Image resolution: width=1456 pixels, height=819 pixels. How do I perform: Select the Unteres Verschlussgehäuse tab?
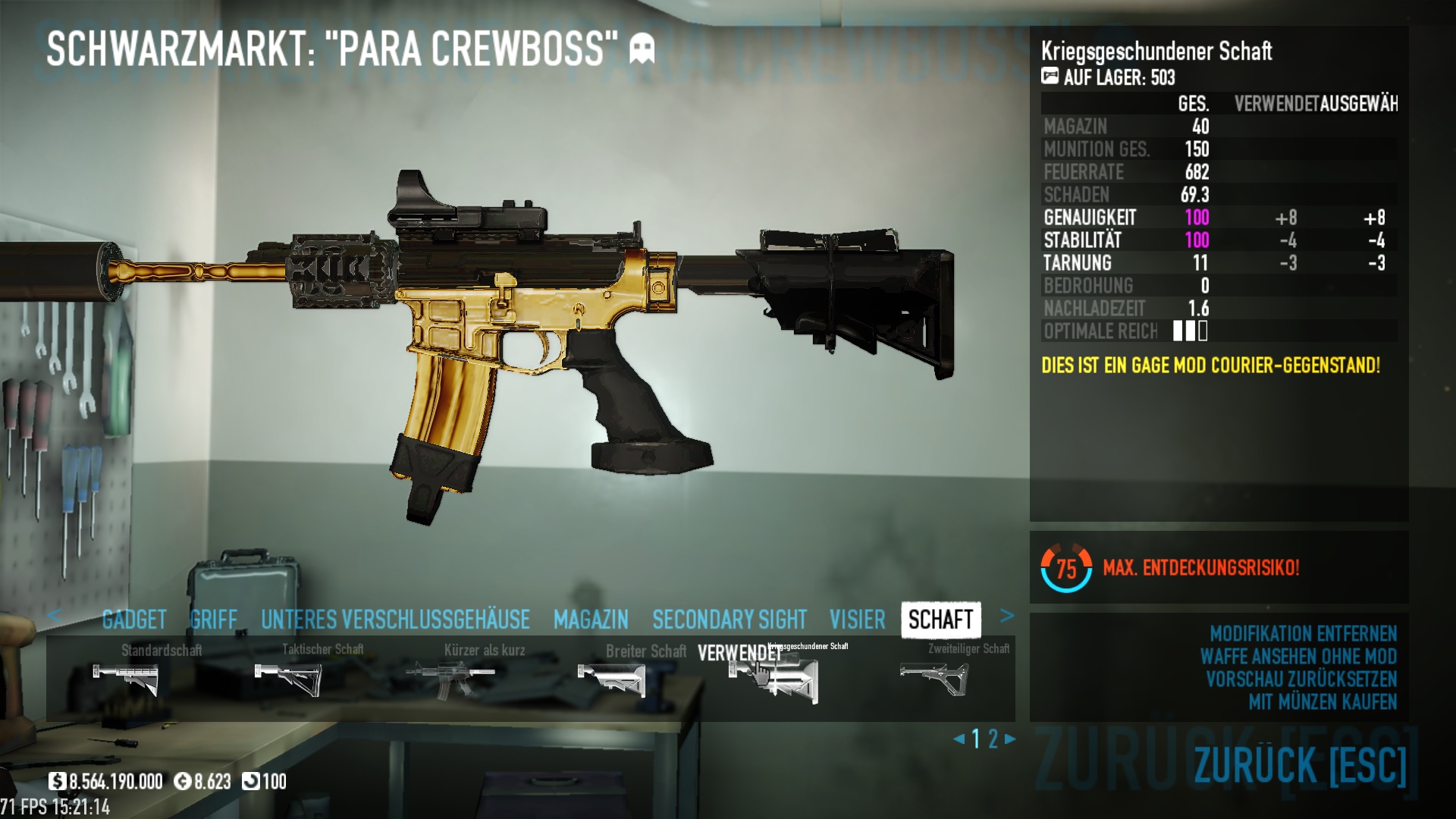point(395,620)
